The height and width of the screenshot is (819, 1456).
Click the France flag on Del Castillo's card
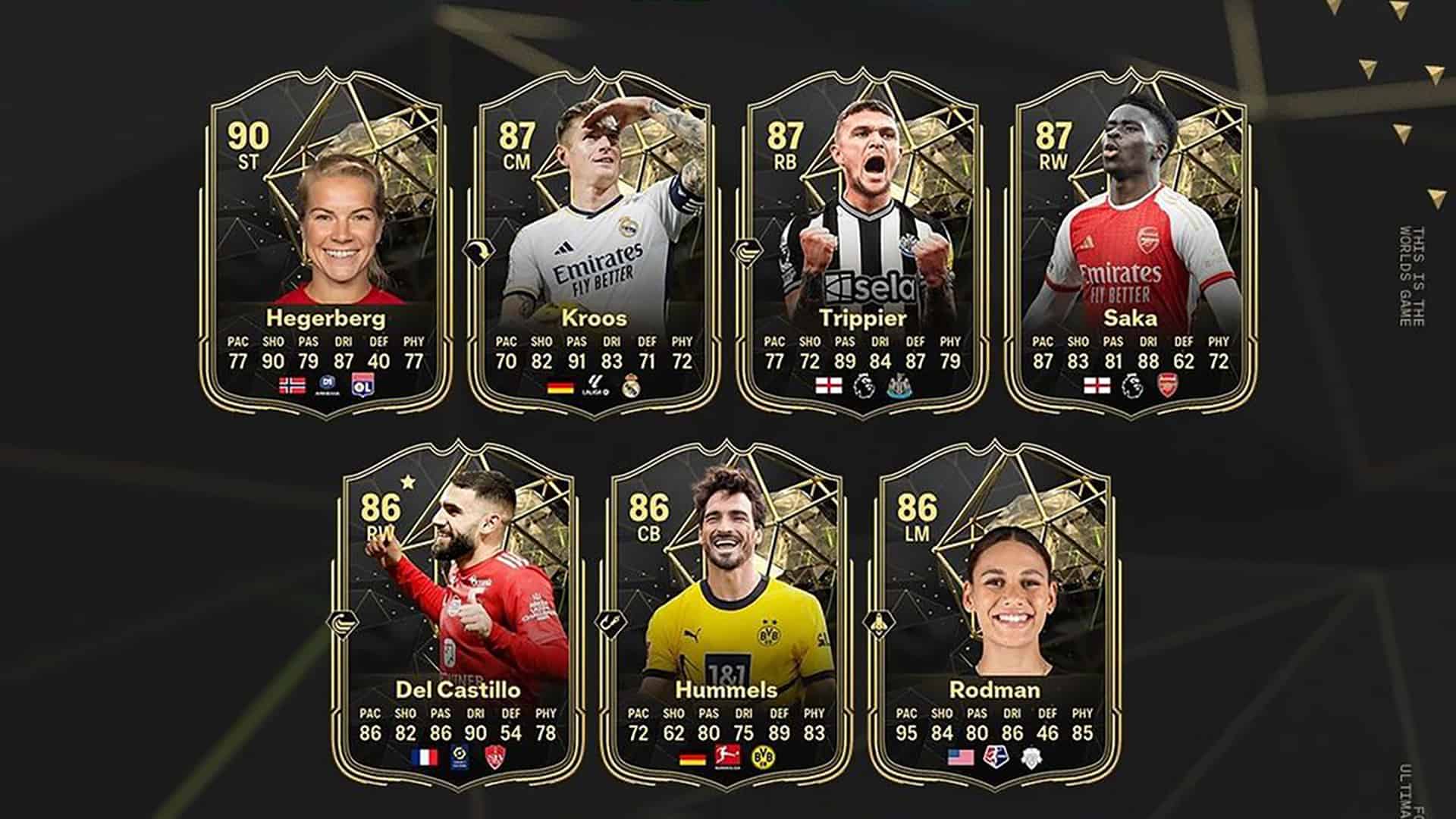426,756
